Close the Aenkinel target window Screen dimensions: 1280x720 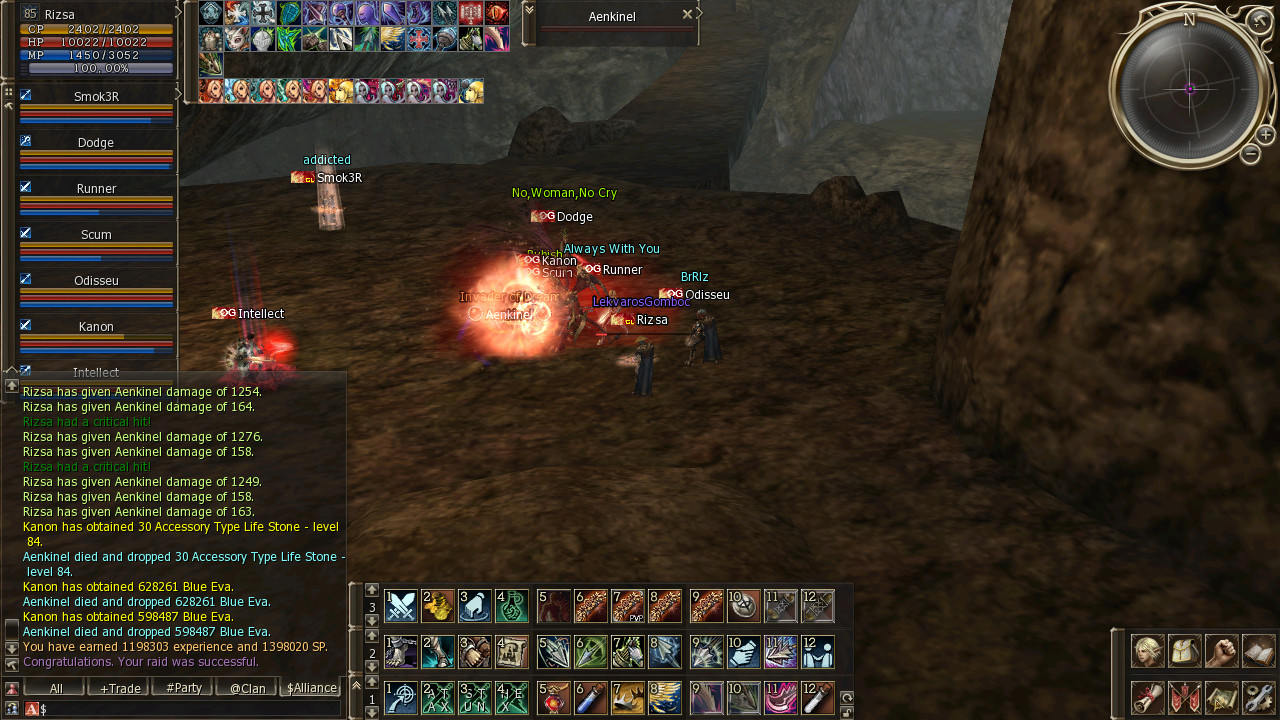coord(687,15)
